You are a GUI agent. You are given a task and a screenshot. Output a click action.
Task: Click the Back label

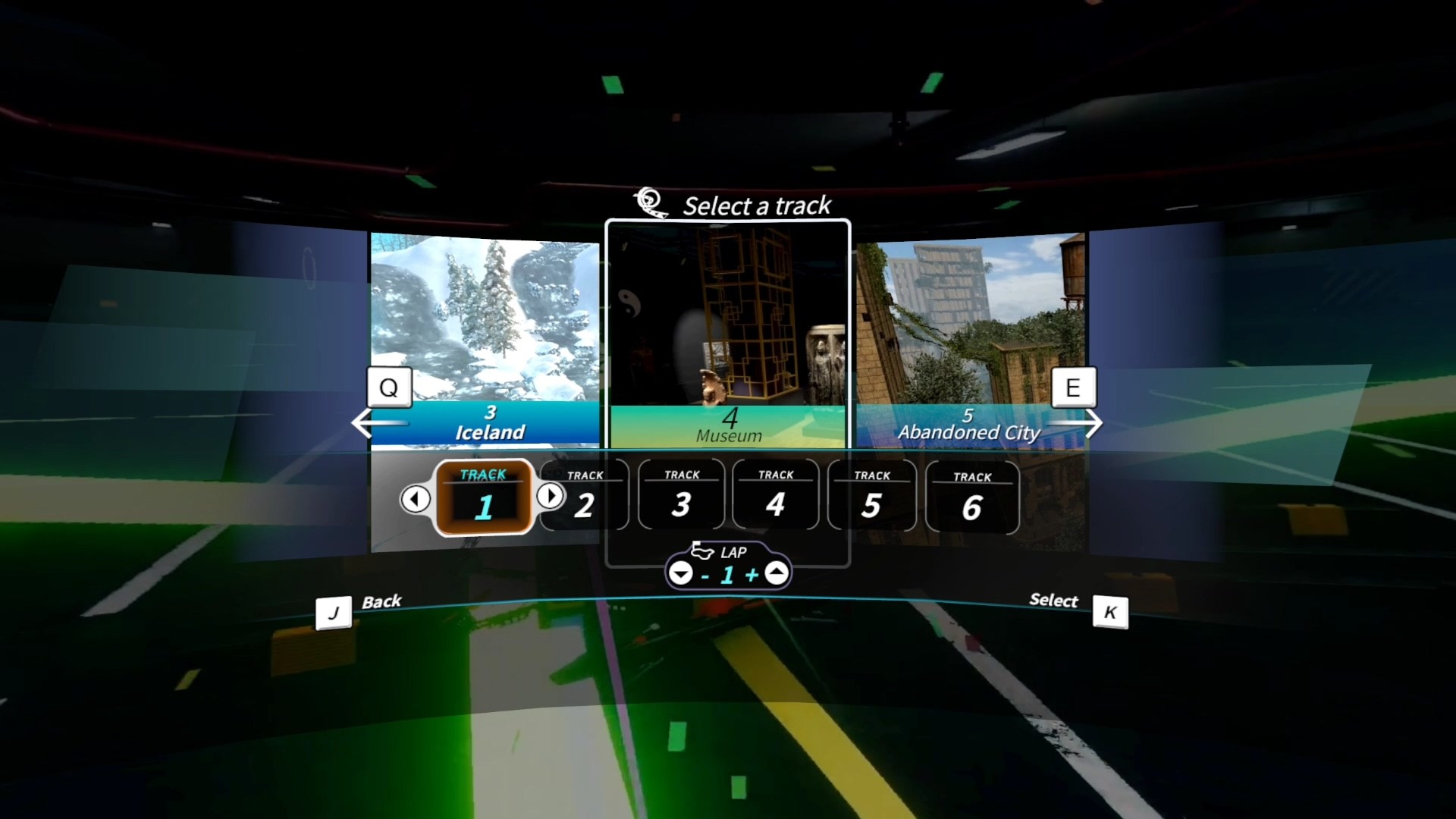click(383, 601)
